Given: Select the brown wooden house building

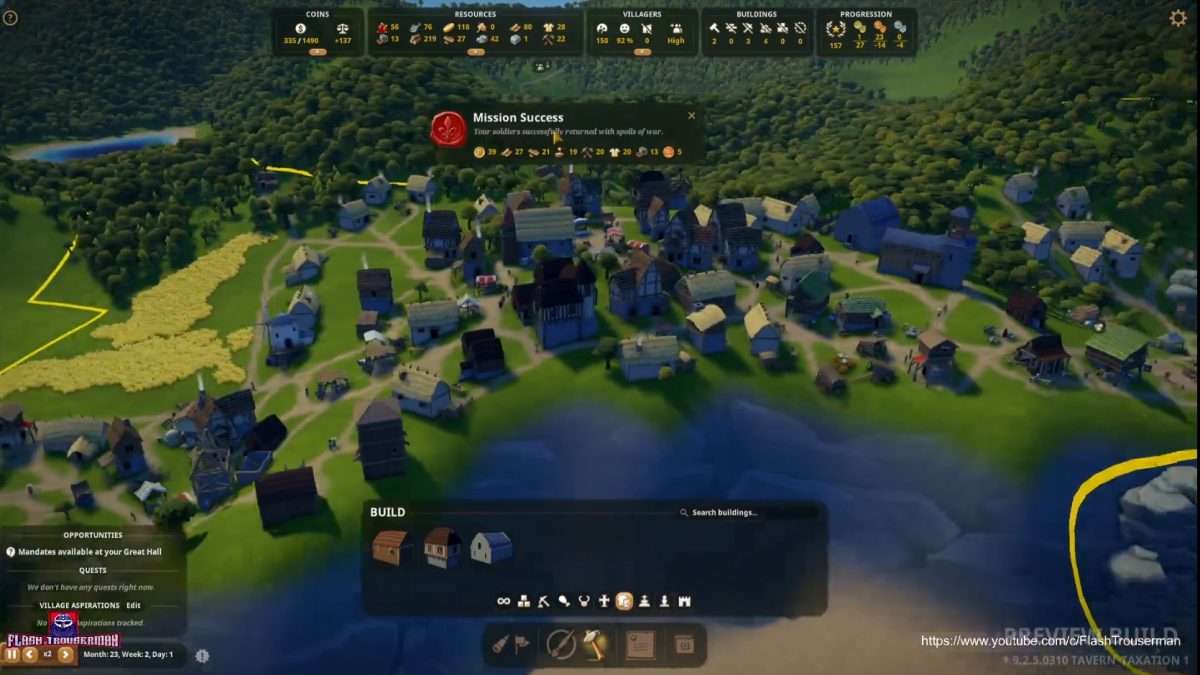Looking at the screenshot, I should [x=391, y=547].
